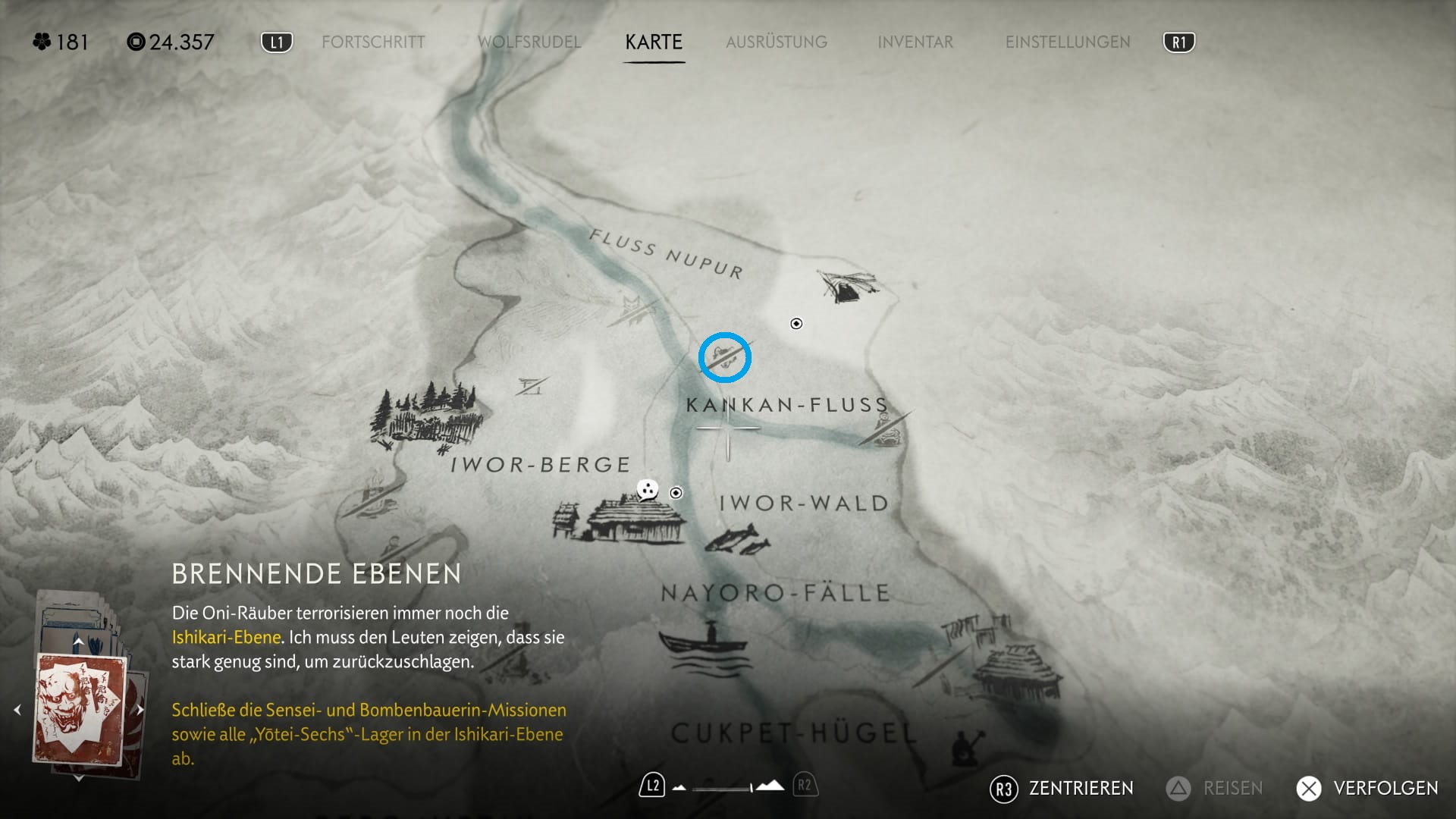Click the white speech bubble map marker
Screen dimensions: 1456x819
click(x=647, y=490)
